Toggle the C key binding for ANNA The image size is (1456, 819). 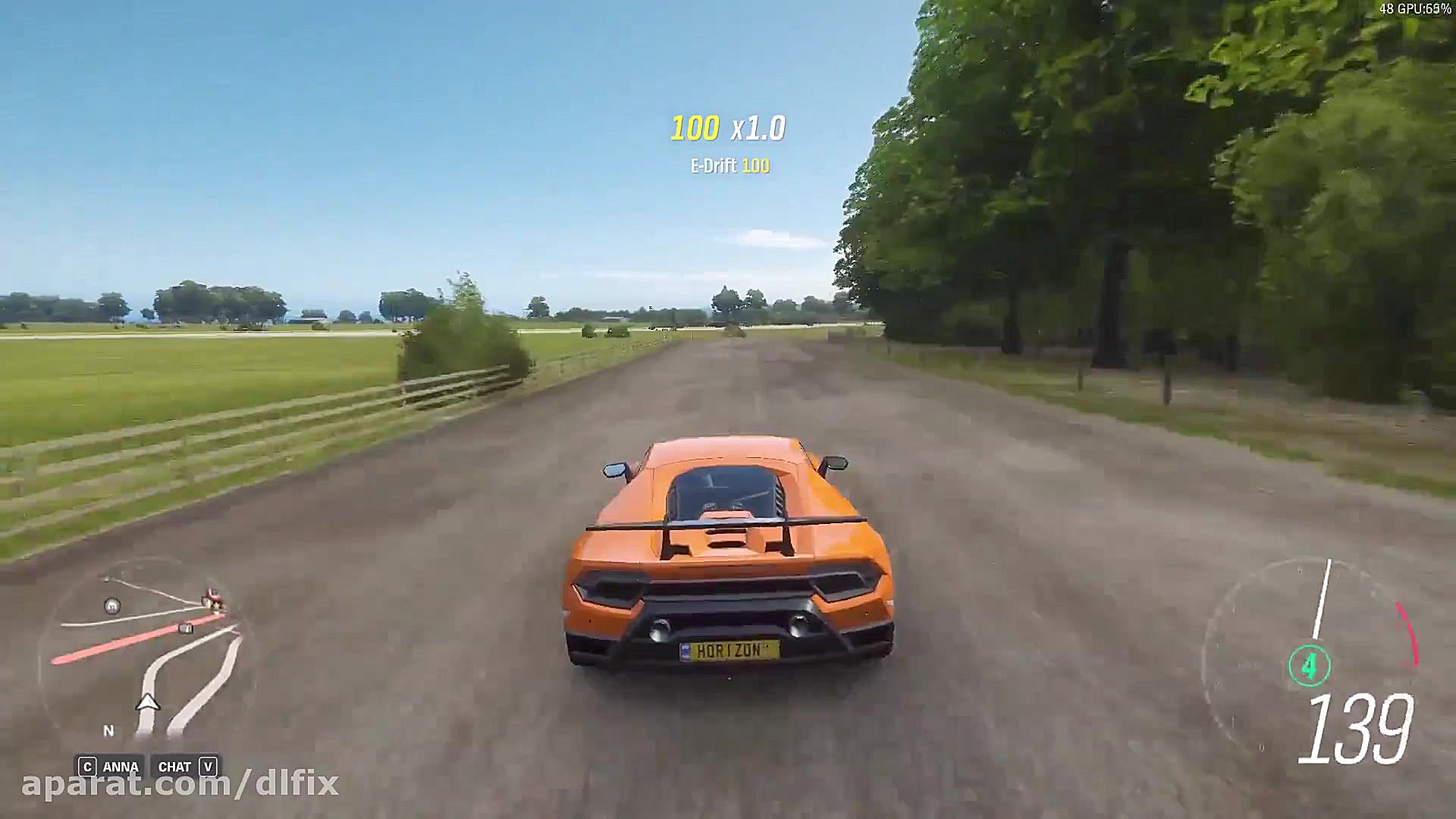click(86, 766)
